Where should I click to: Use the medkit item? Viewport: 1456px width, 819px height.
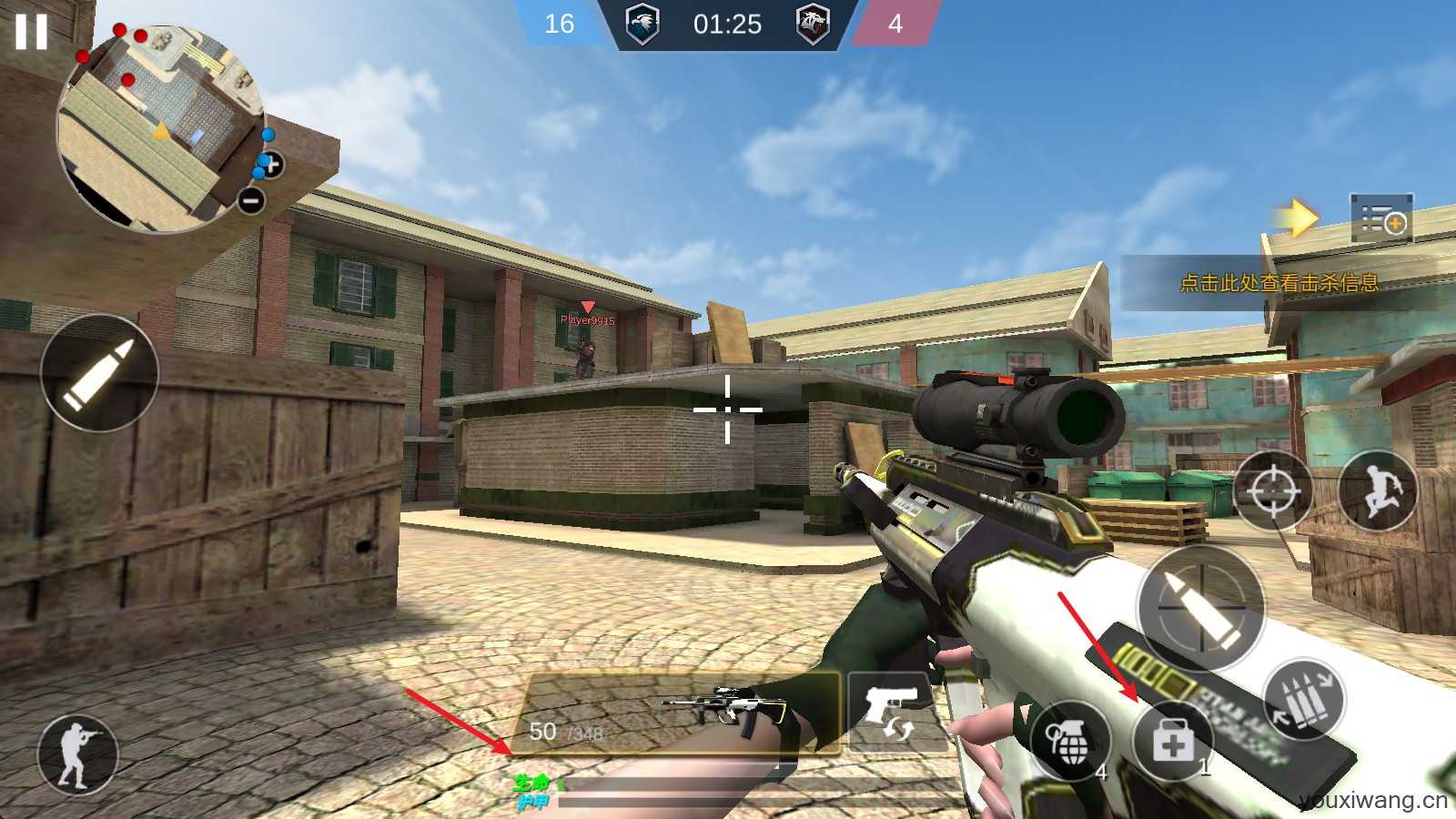[1173, 741]
